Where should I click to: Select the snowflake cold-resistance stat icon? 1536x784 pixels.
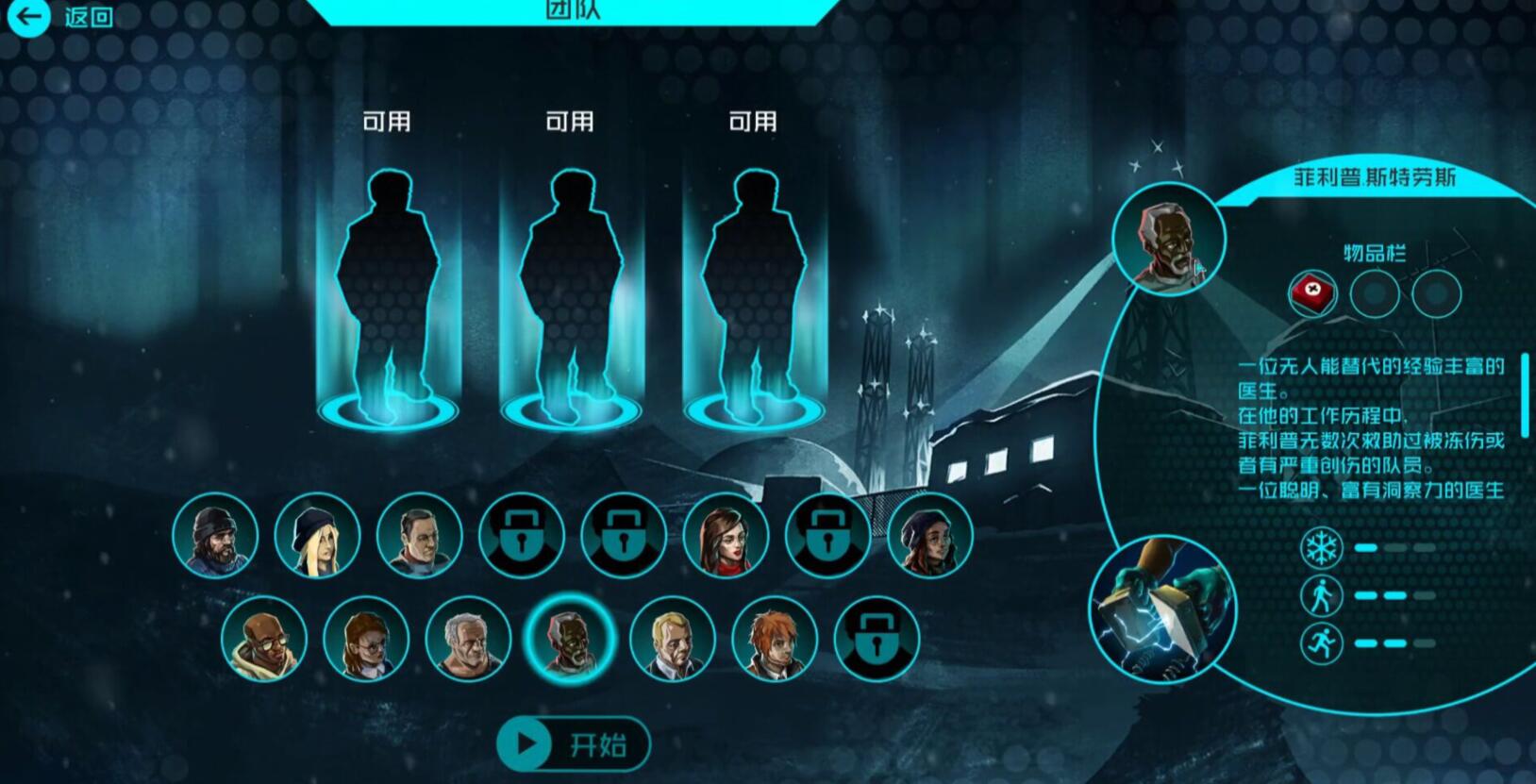pos(1321,547)
